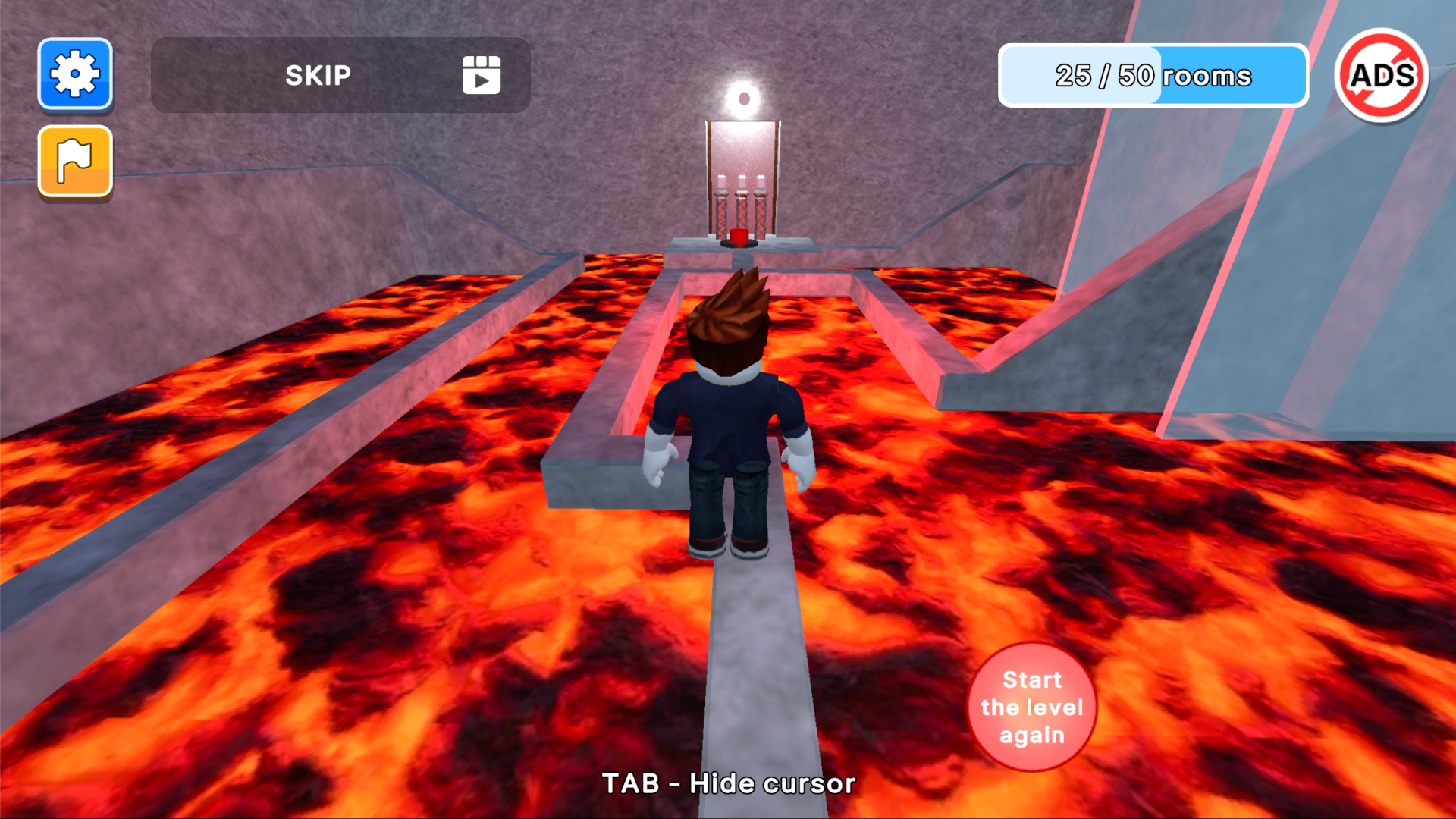
Task: Click the white flag symbol on orange background
Action: click(74, 161)
